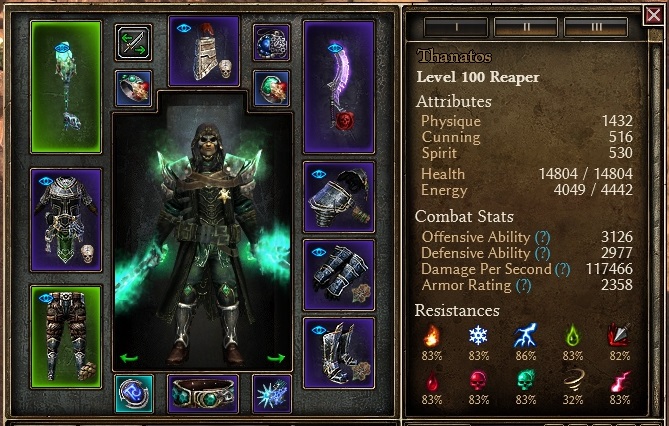Viewport: 669px width, 426px height.
Task: Show the Offensive Ability help tooltip
Action: [542, 237]
